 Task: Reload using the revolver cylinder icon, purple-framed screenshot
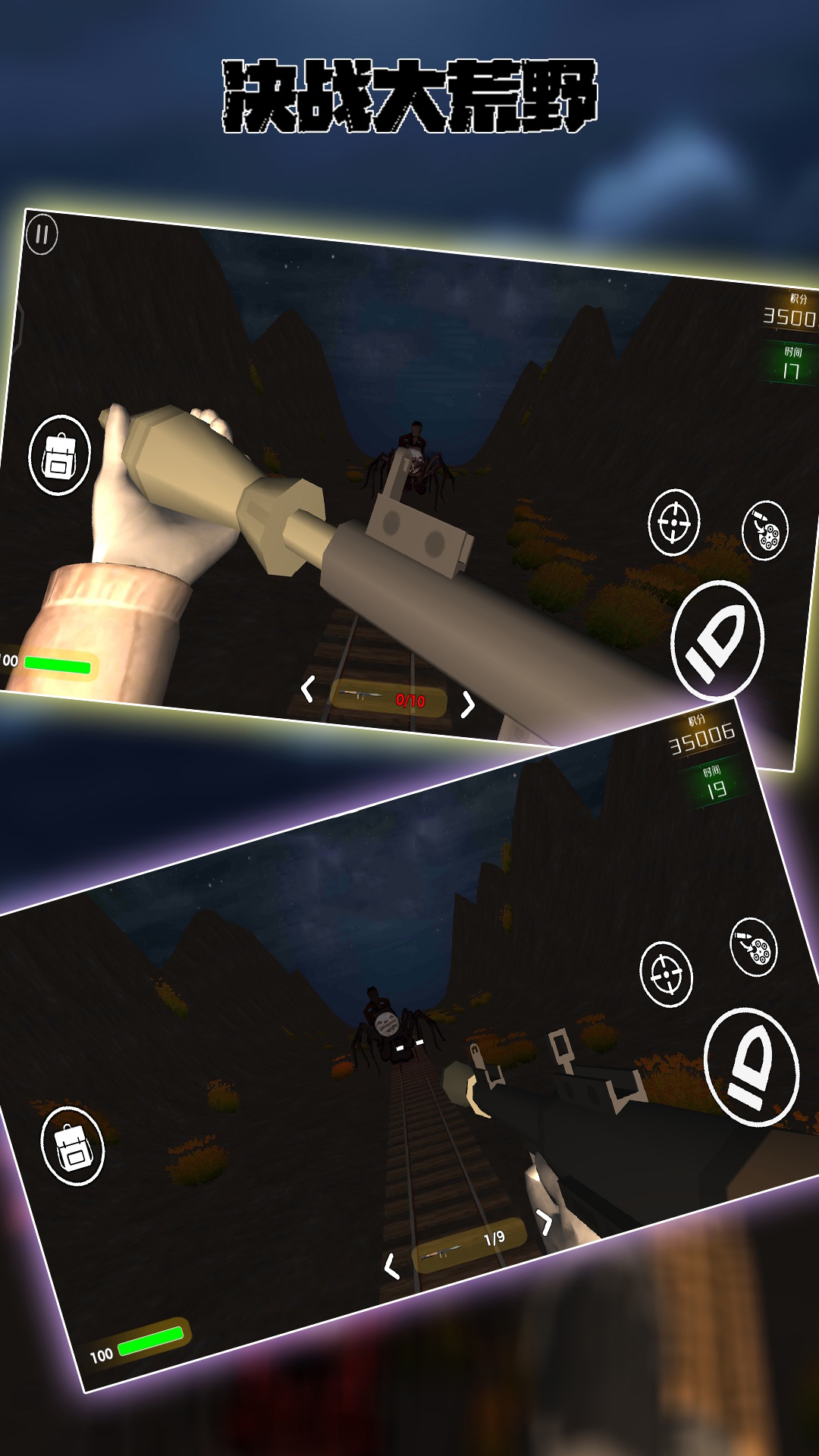754,946
